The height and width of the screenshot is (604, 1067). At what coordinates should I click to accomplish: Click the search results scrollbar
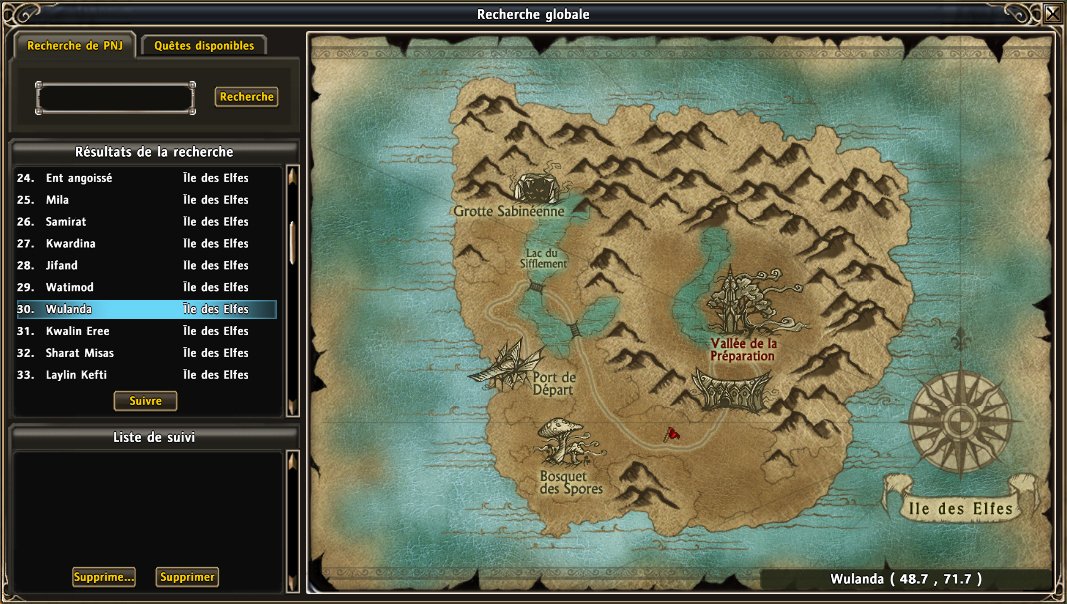pos(292,242)
